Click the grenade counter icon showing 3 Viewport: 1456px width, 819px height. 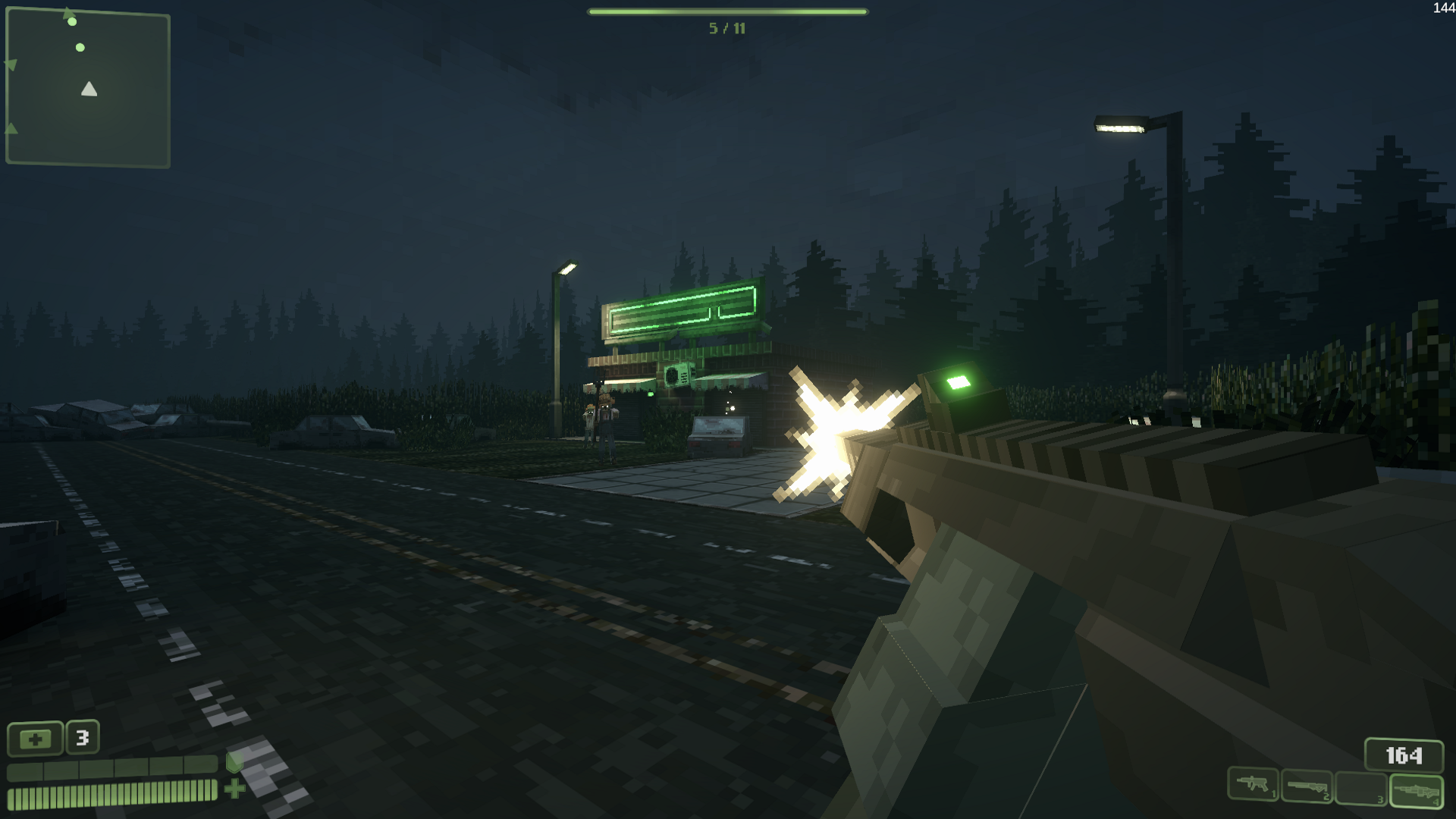[x=82, y=737]
